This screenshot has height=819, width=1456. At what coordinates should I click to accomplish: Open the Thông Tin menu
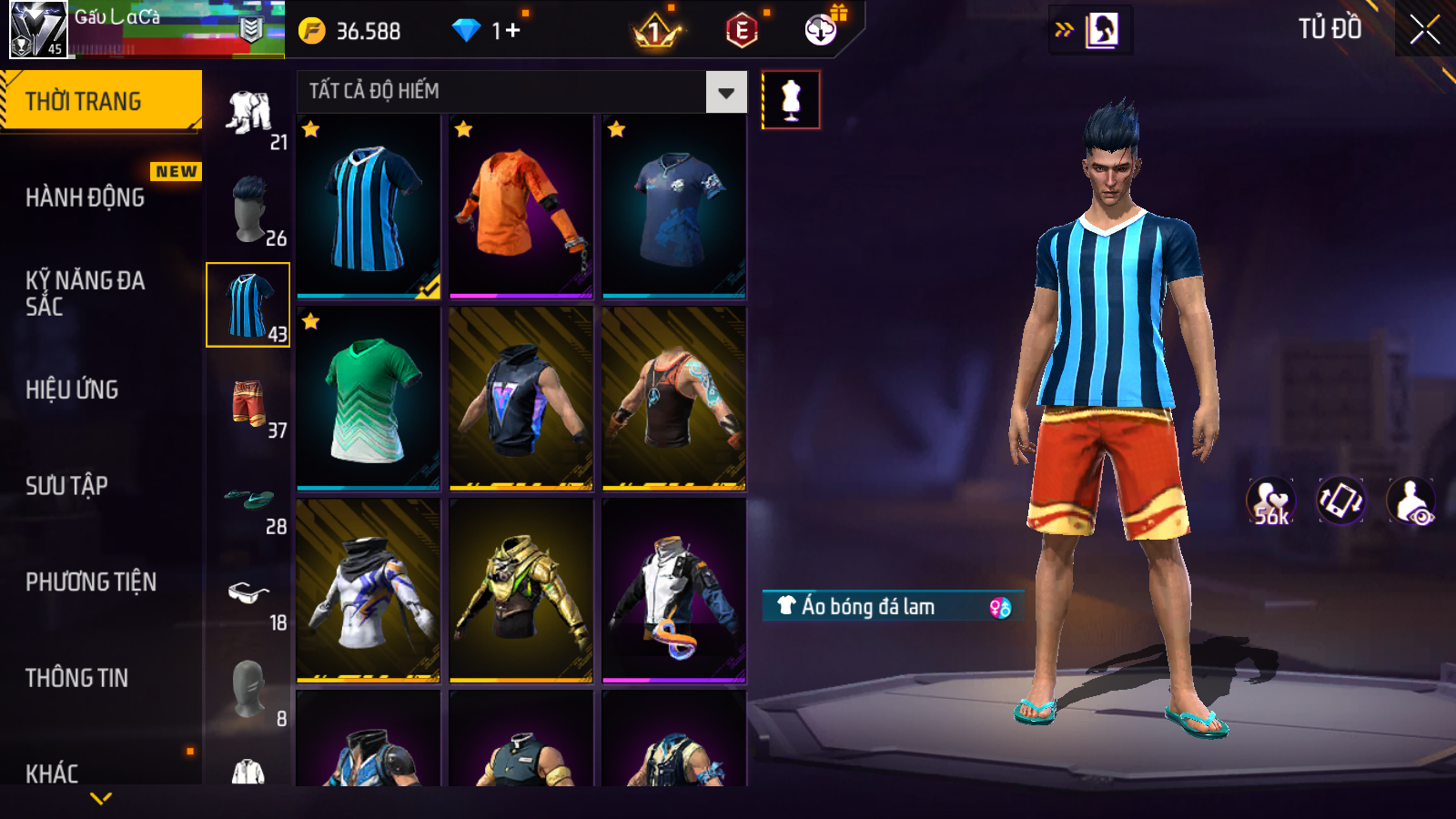pos(77,678)
